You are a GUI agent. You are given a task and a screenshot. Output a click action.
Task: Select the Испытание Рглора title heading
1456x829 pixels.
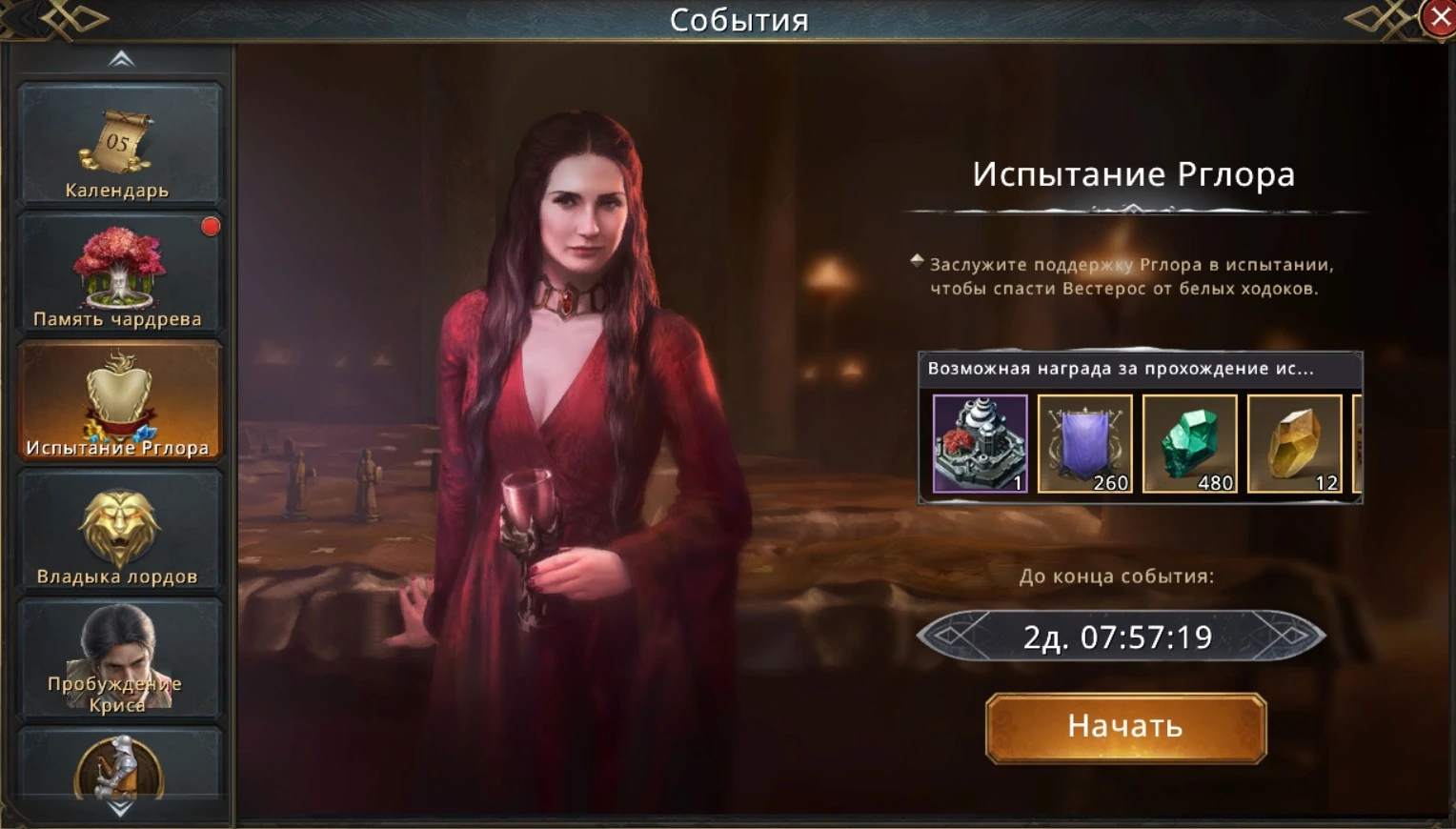(1133, 173)
